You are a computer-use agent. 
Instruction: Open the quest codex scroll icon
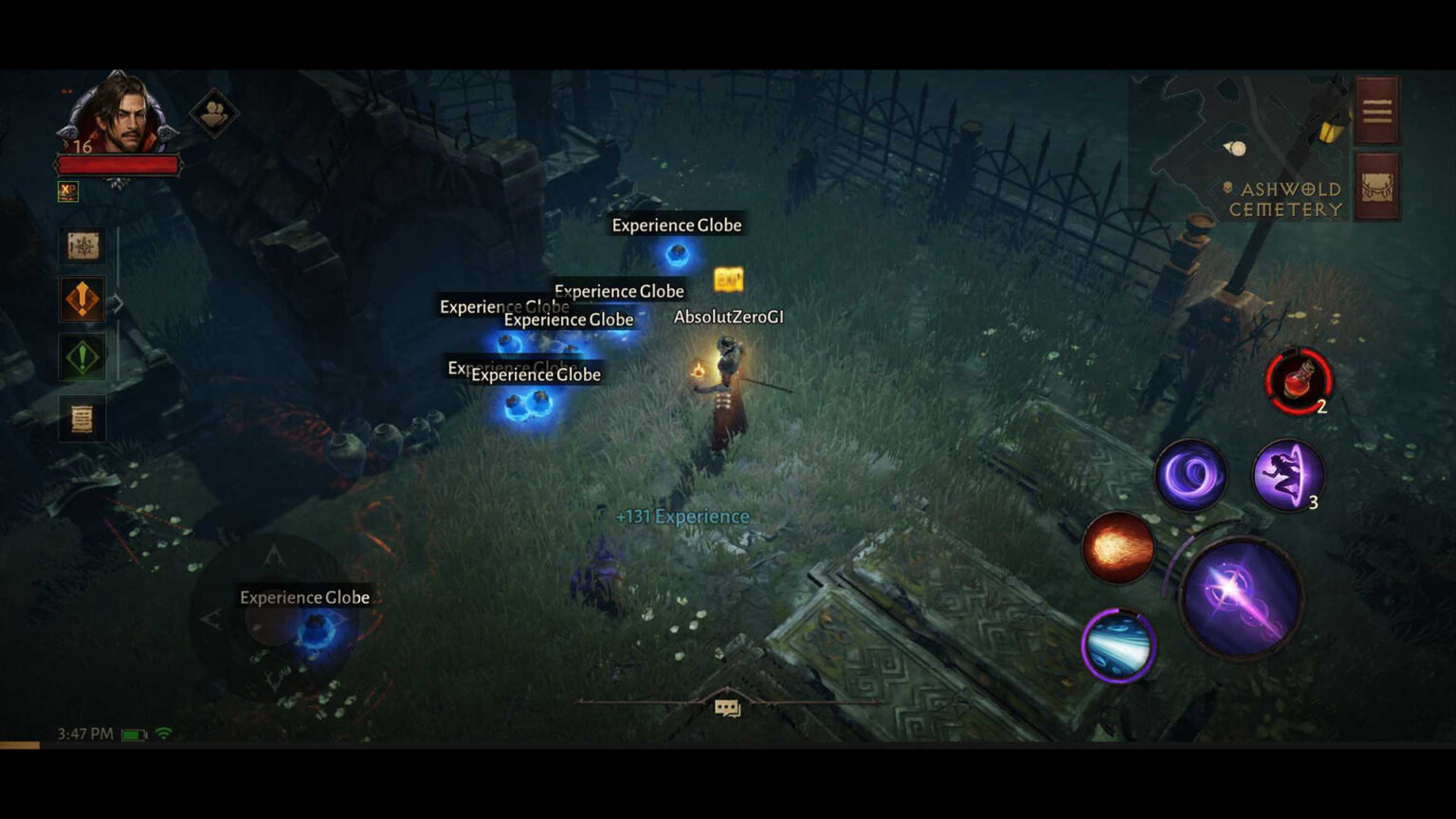pyautogui.click(x=81, y=419)
